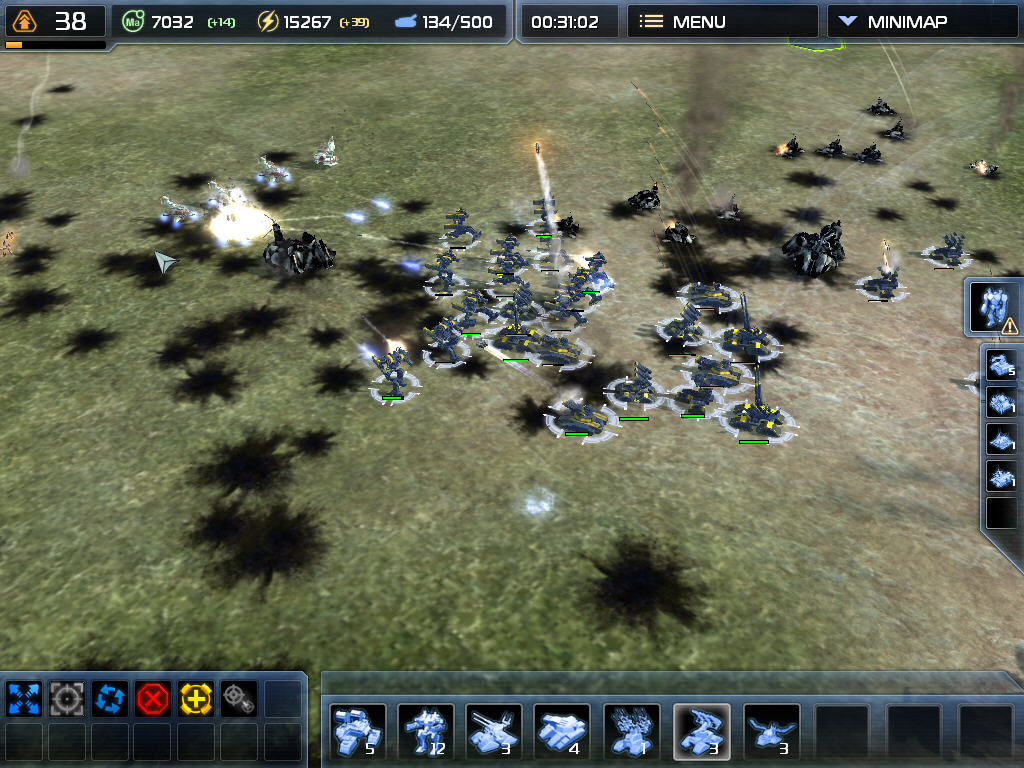Issue the red X stop command
This screenshot has height=768, width=1024.
(x=152, y=698)
